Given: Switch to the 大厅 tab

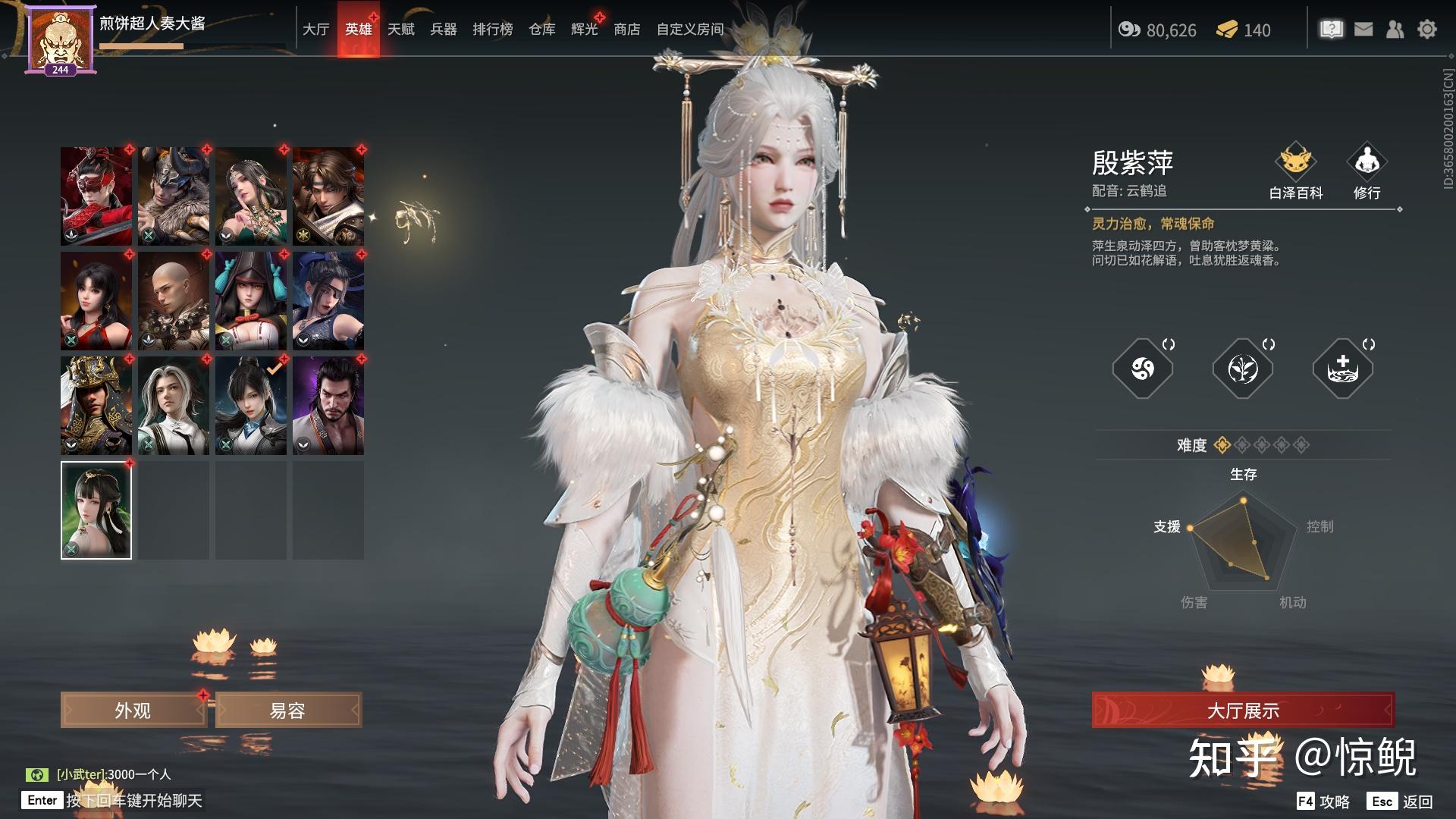Looking at the screenshot, I should coord(315,30).
